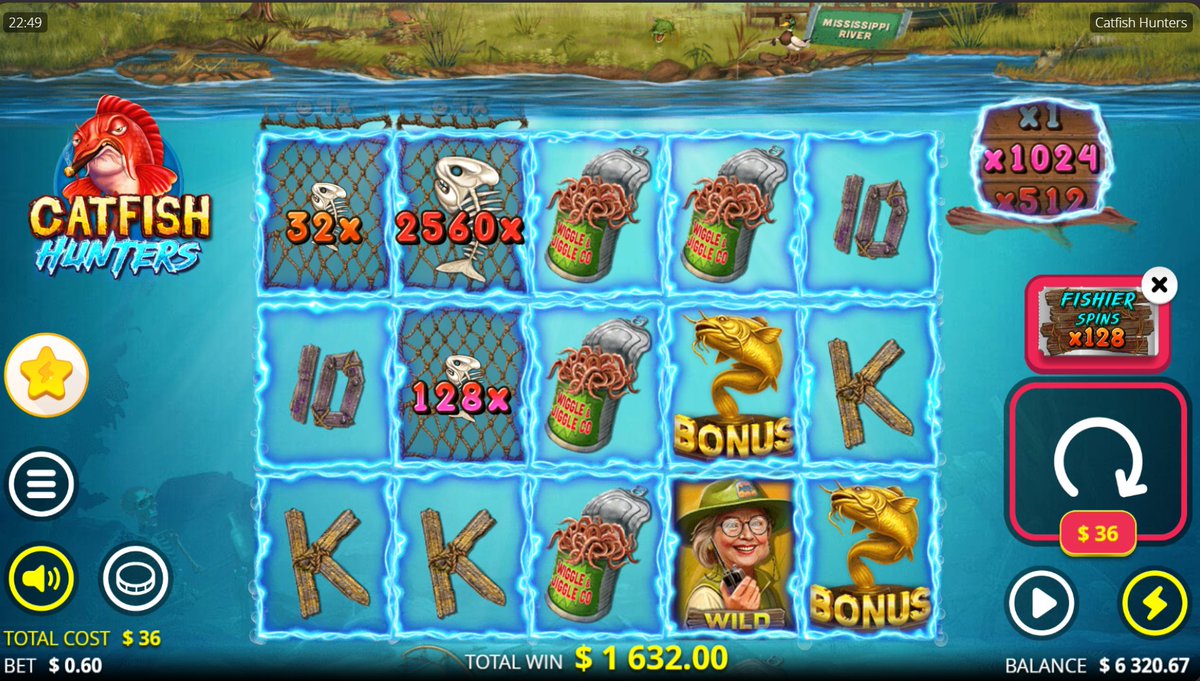The height and width of the screenshot is (681, 1200).
Task: Start autoplay with the play button
Action: click(x=1041, y=603)
